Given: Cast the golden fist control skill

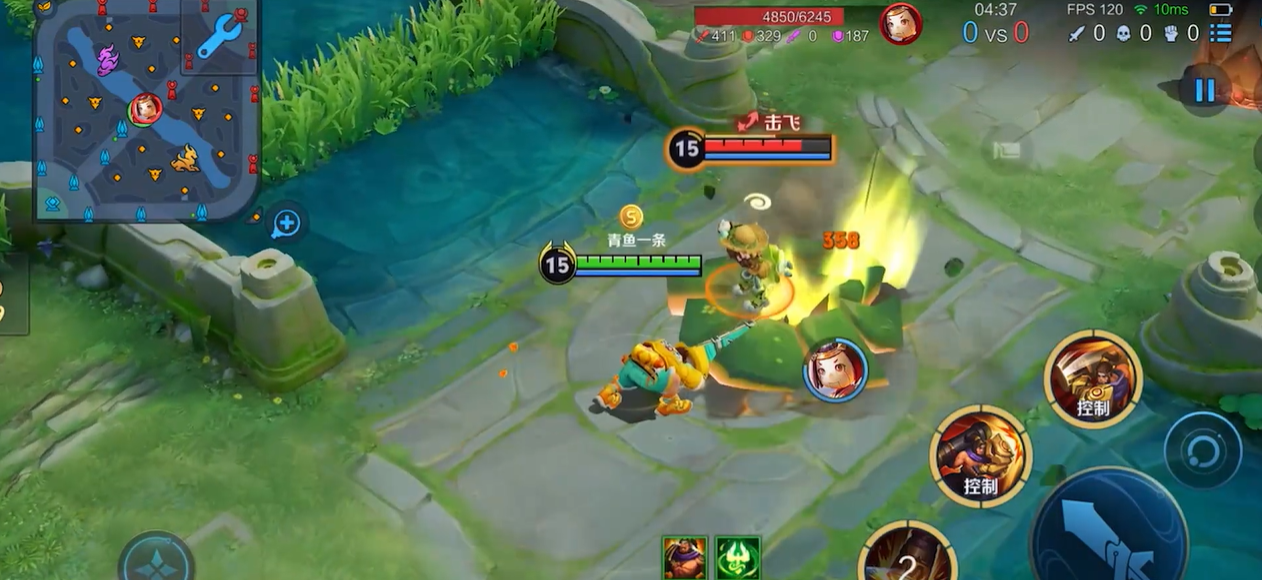Looking at the screenshot, I should [979, 455].
